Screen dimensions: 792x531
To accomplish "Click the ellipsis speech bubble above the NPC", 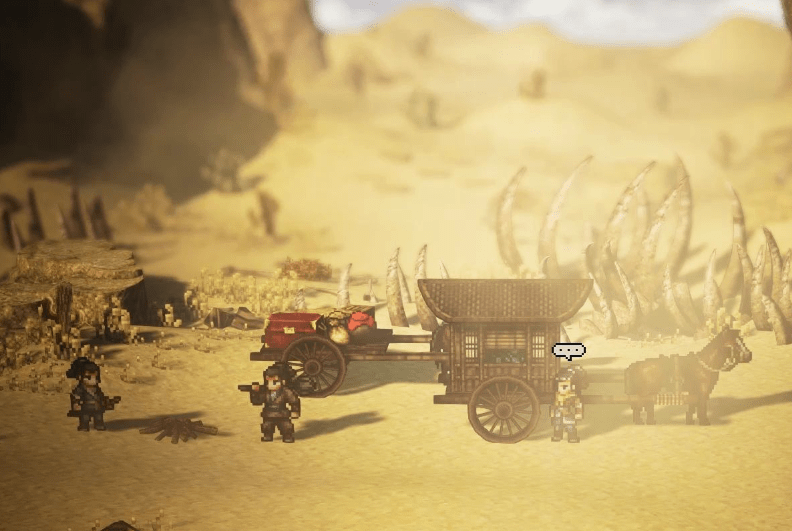I will click(x=568, y=351).
